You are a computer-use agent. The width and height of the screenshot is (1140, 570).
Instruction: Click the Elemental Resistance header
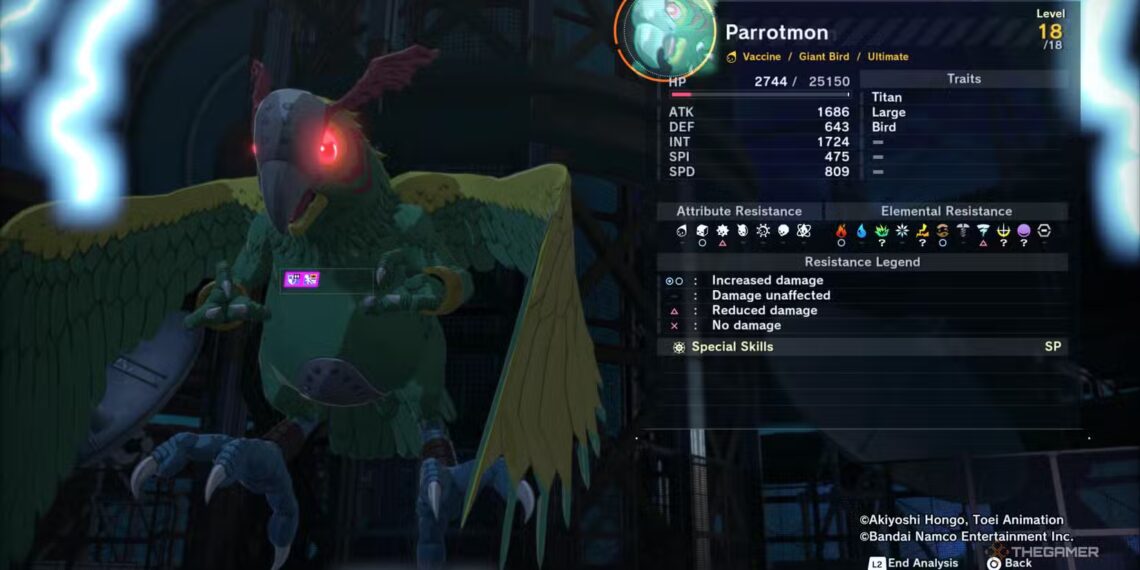coord(945,211)
